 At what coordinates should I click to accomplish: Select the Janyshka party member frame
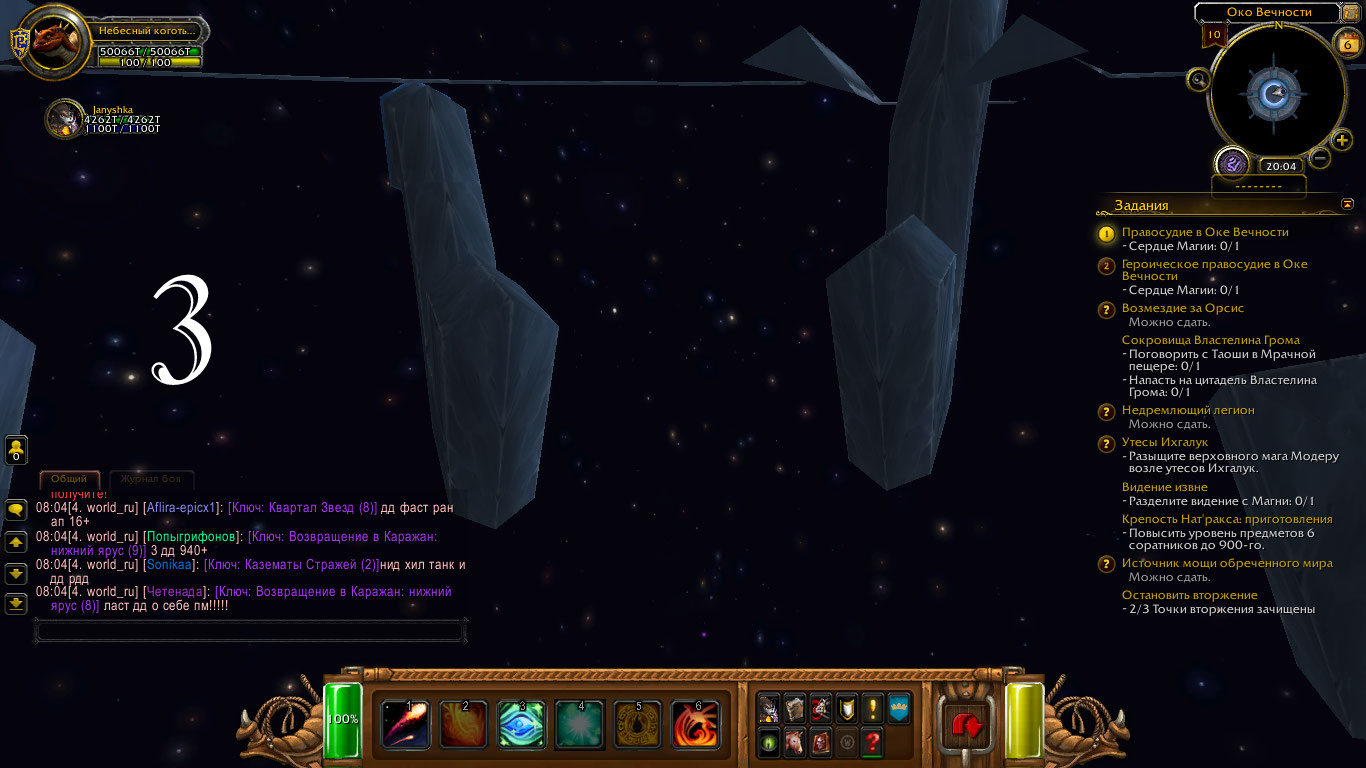66,118
